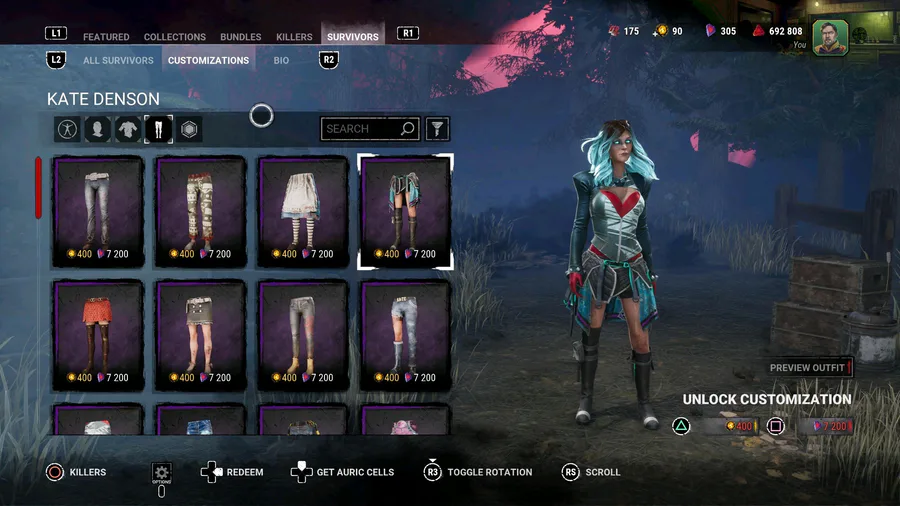The height and width of the screenshot is (506, 900).
Task: Select the All Survivors sub-tab
Action: (x=118, y=60)
